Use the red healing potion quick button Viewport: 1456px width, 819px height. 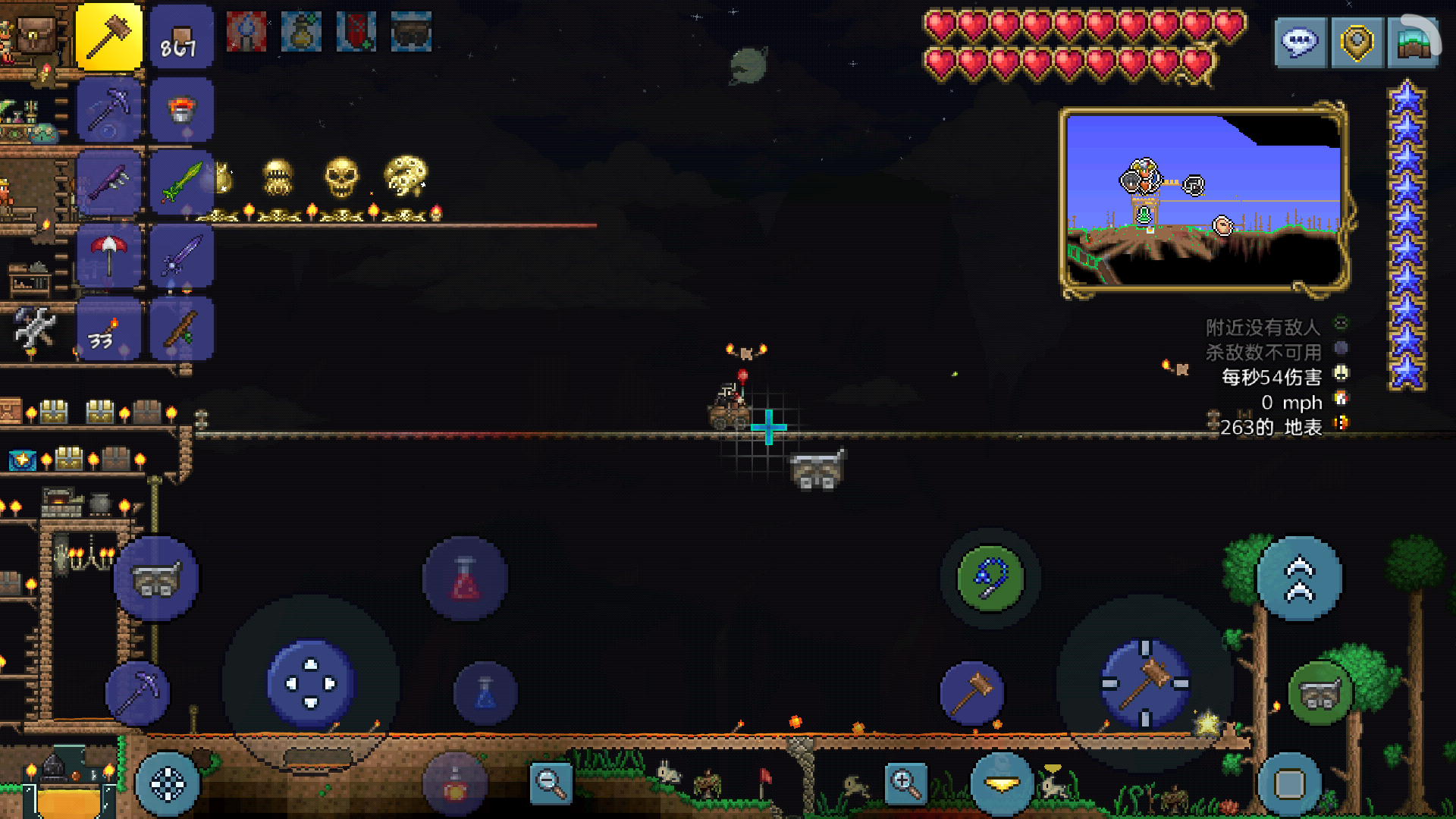point(465,579)
